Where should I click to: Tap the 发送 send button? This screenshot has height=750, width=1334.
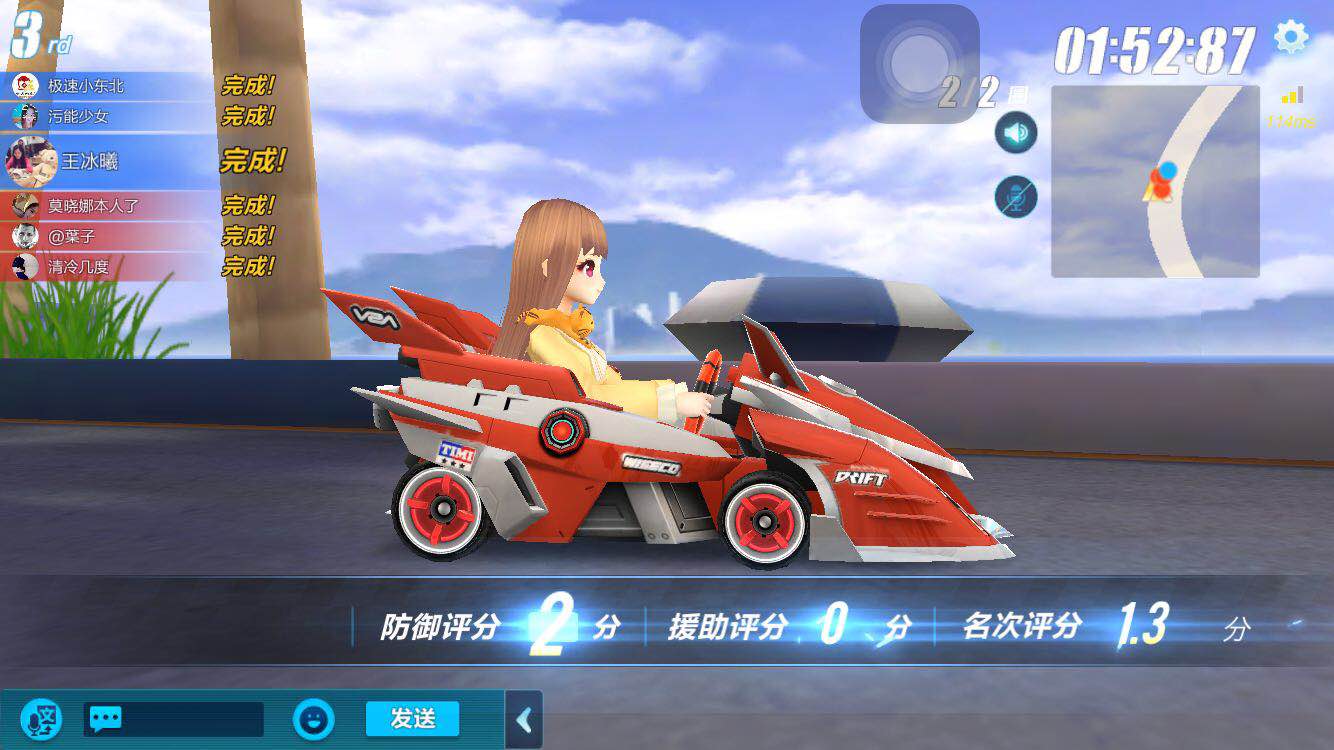click(412, 718)
